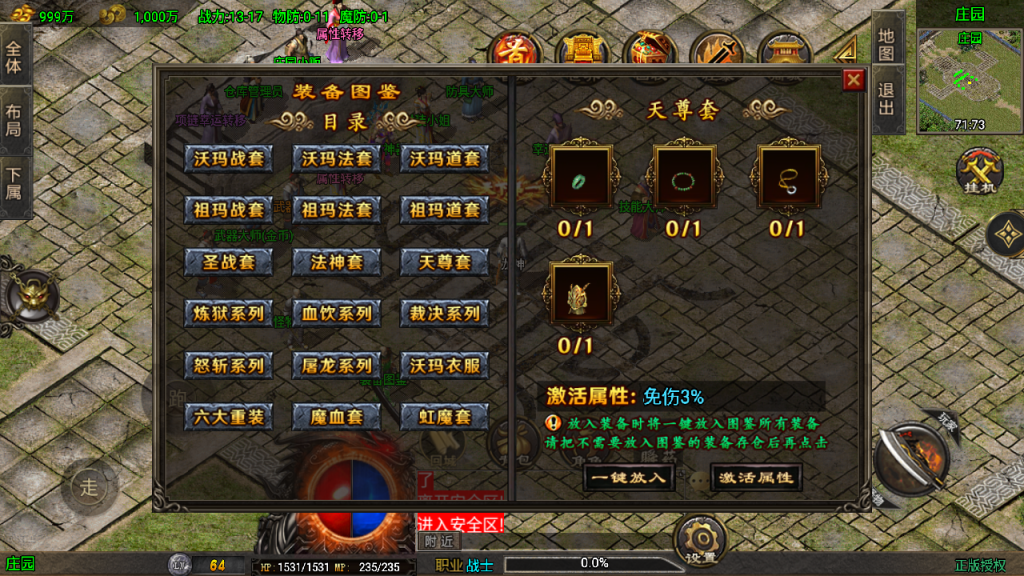1024x576 pixels.
Task: Select the 沃玛战套 catalog entry
Action: 228,159
